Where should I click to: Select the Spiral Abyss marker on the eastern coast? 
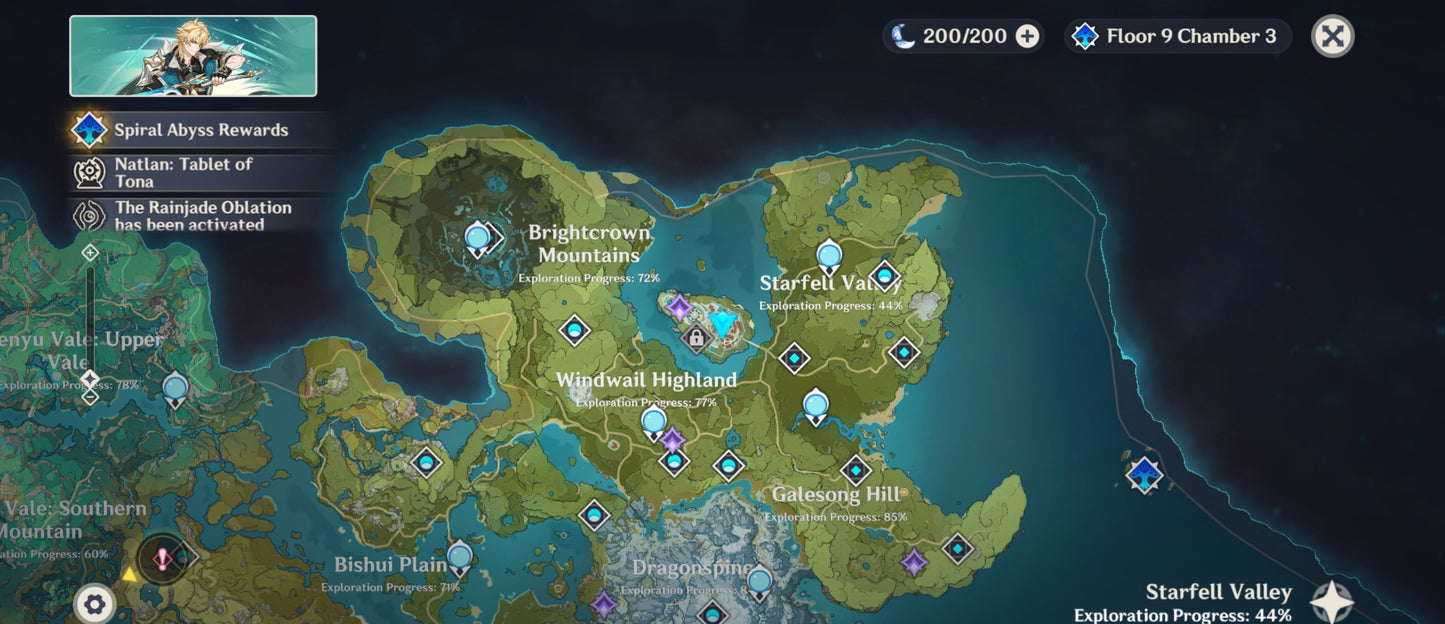(x=1144, y=473)
